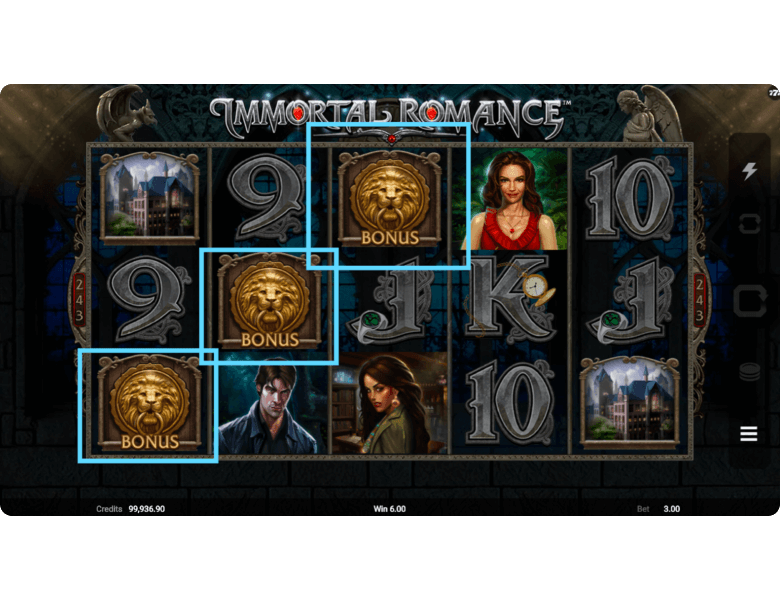Open the autoplay looping arrows button

pos(749,224)
